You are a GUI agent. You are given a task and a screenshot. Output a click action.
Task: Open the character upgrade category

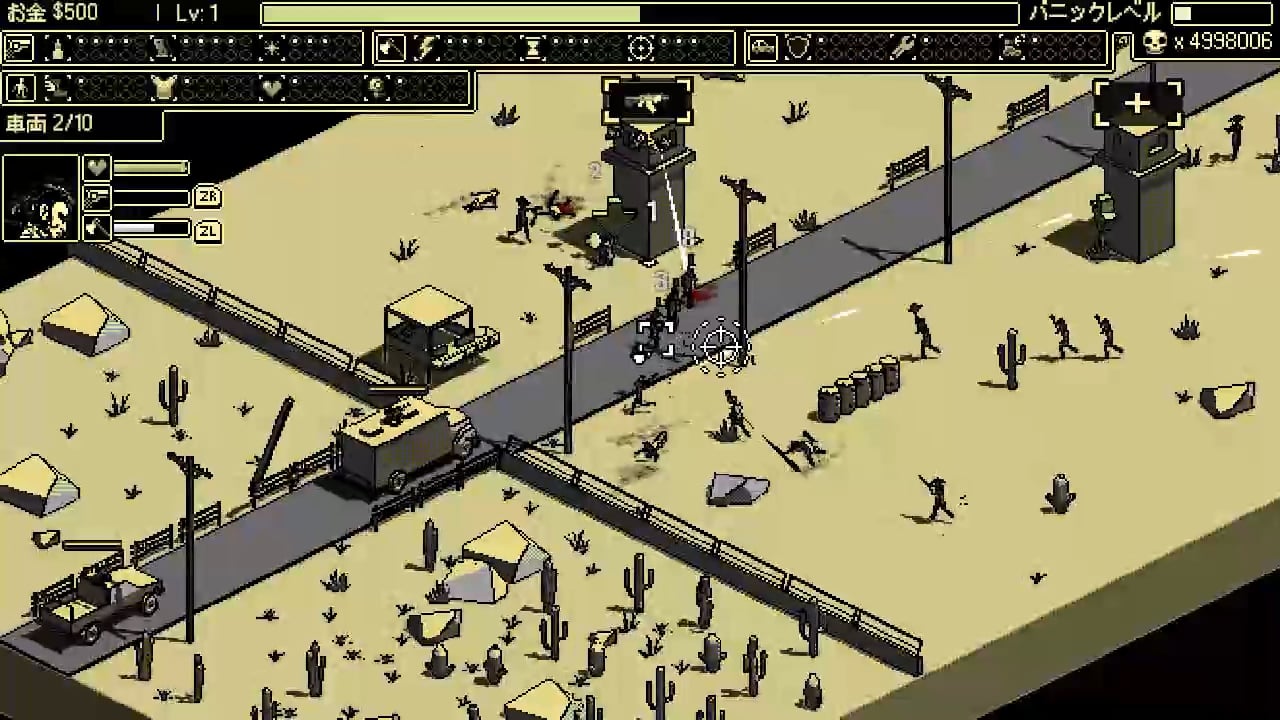(x=20, y=88)
